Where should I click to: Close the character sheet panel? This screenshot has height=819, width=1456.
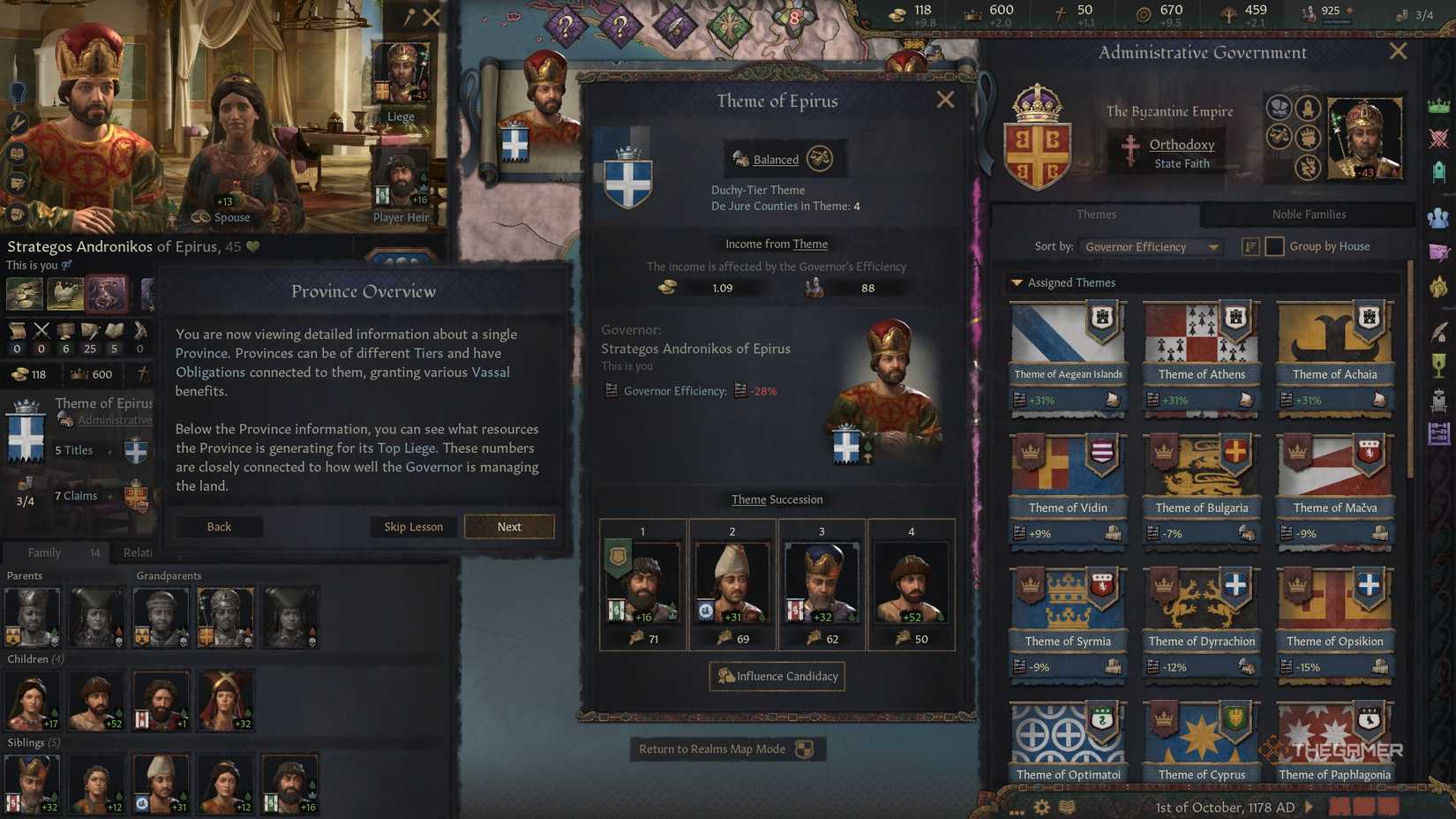(432, 17)
